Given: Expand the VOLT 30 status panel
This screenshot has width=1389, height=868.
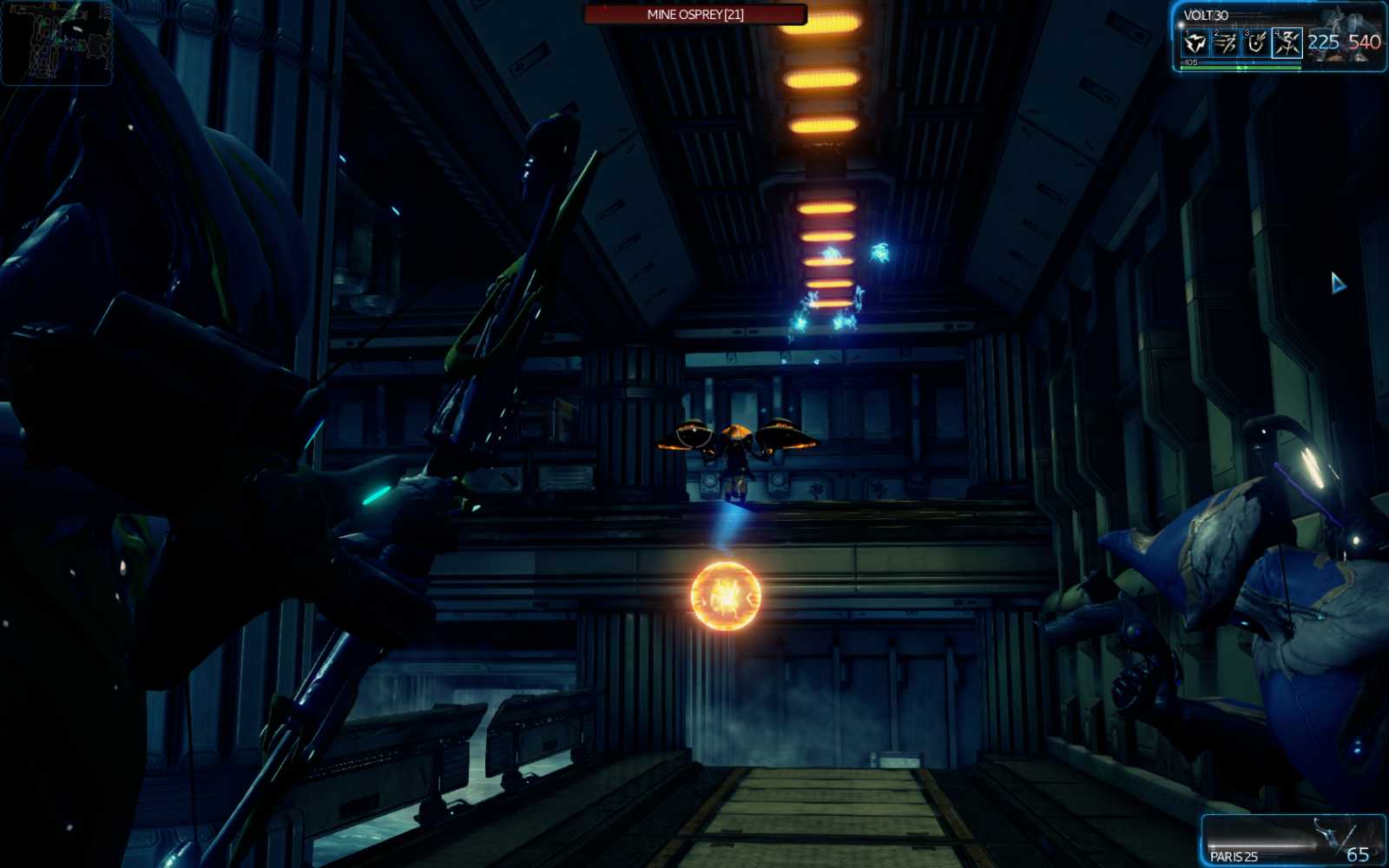Looking at the screenshot, I should click(1276, 39).
